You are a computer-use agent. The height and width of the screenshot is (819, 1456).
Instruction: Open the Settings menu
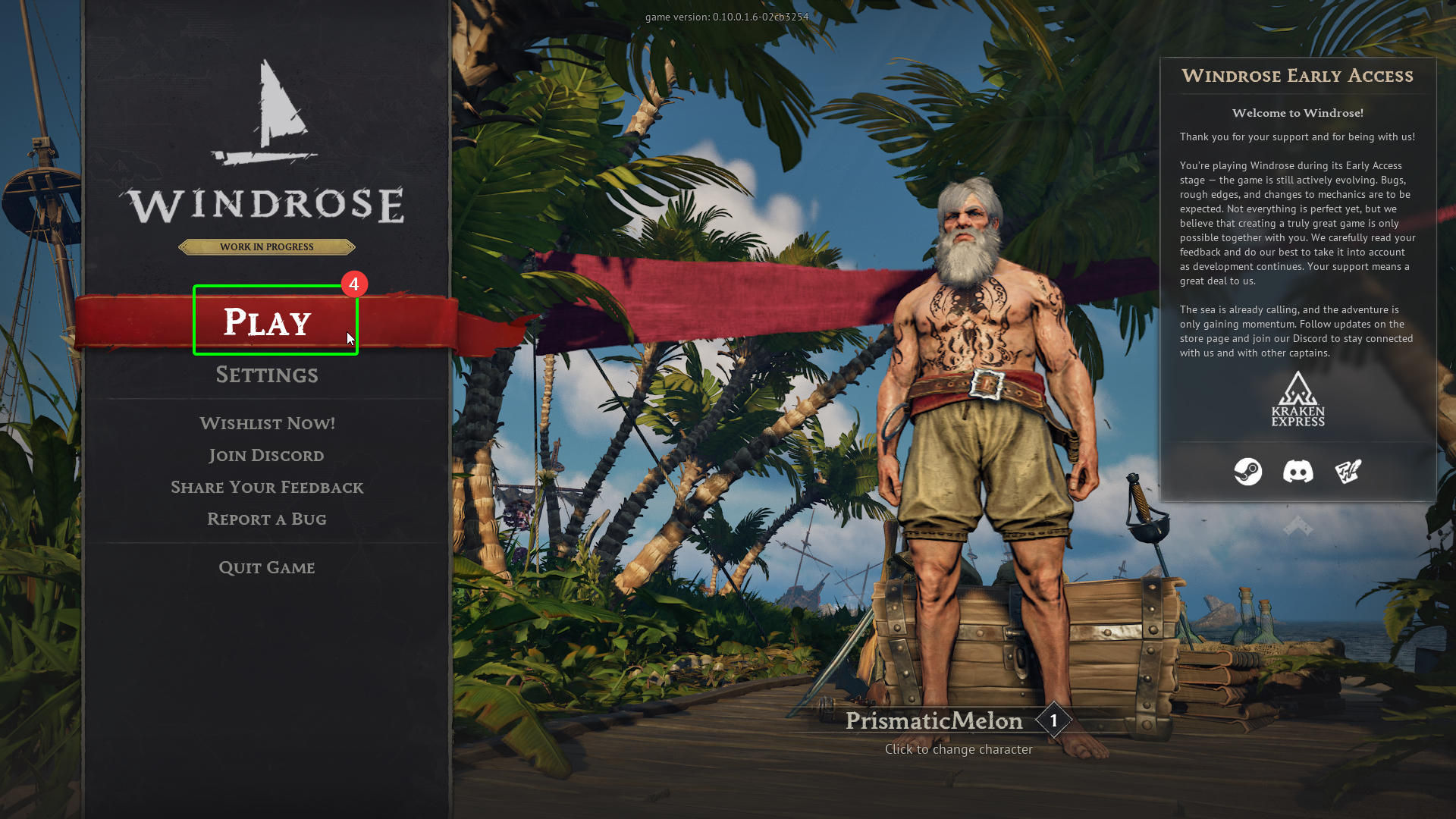point(267,375)
